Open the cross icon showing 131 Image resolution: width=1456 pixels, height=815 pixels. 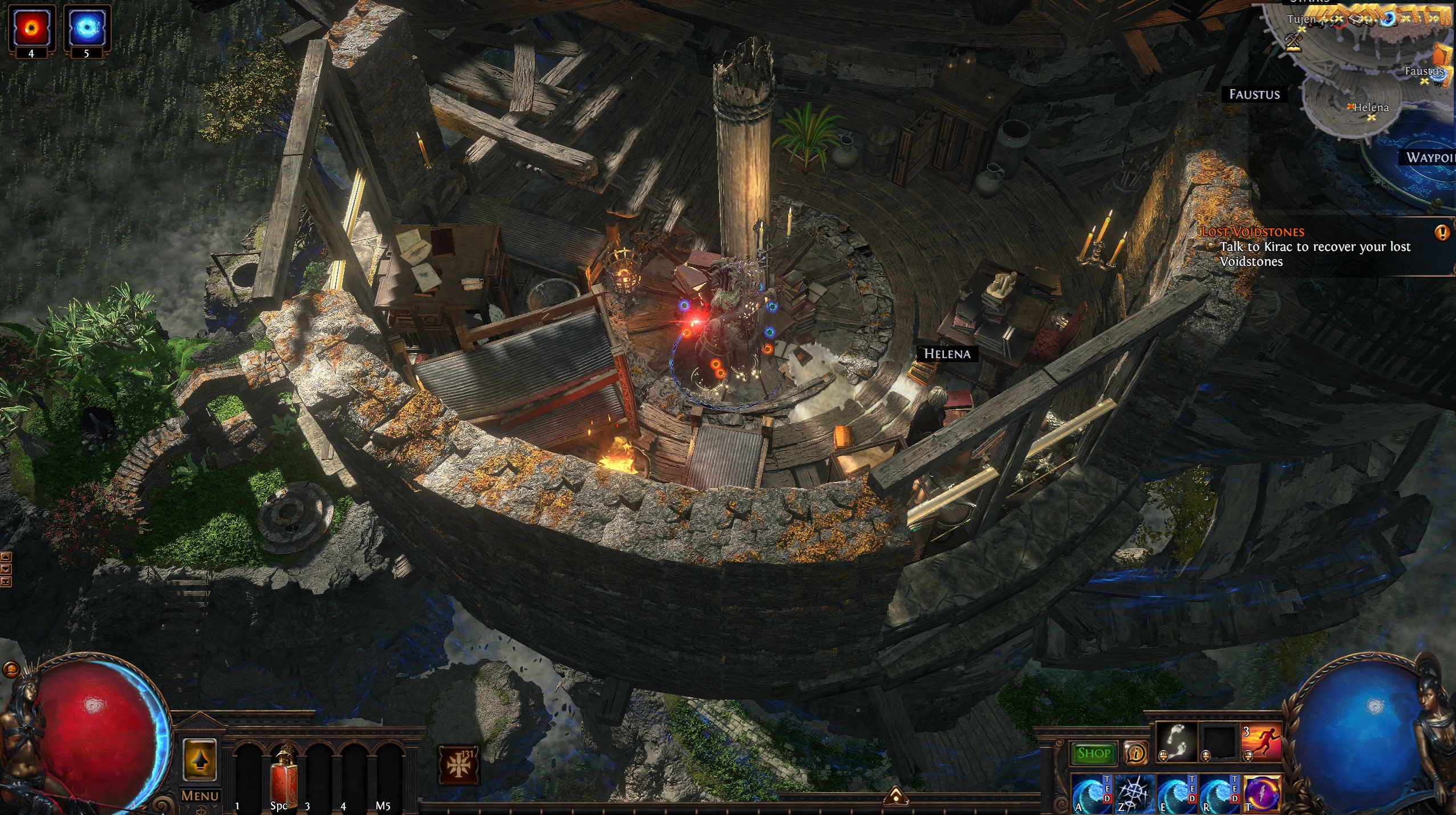(x=459, y=765)
